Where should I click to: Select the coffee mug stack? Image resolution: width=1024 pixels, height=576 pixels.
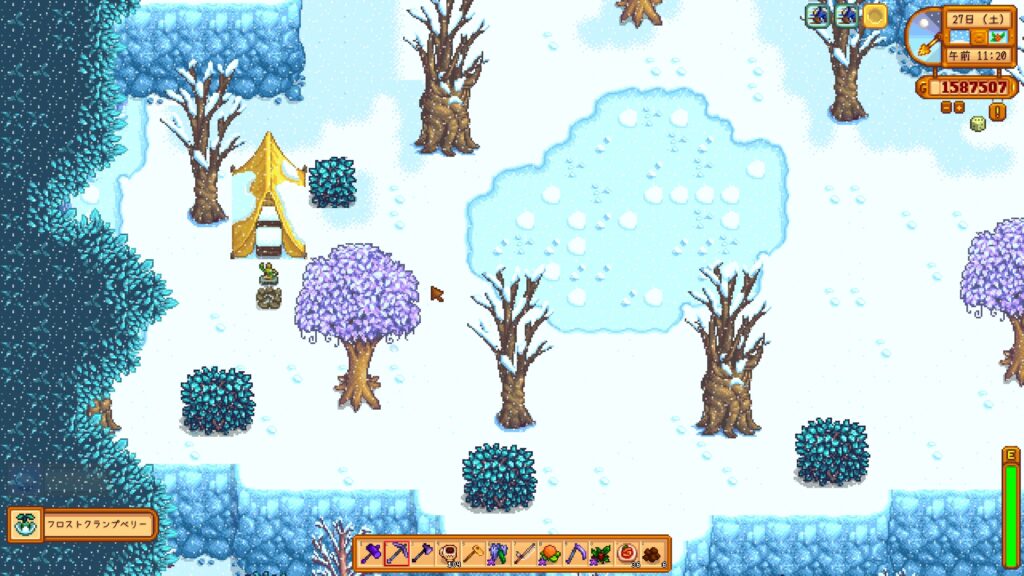(448, 552)
